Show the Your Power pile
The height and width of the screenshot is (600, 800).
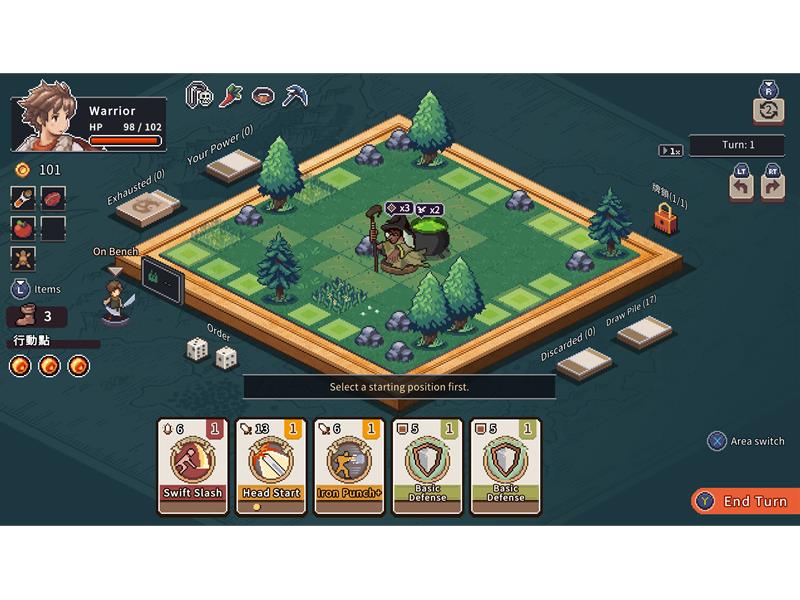coord(233,165)
